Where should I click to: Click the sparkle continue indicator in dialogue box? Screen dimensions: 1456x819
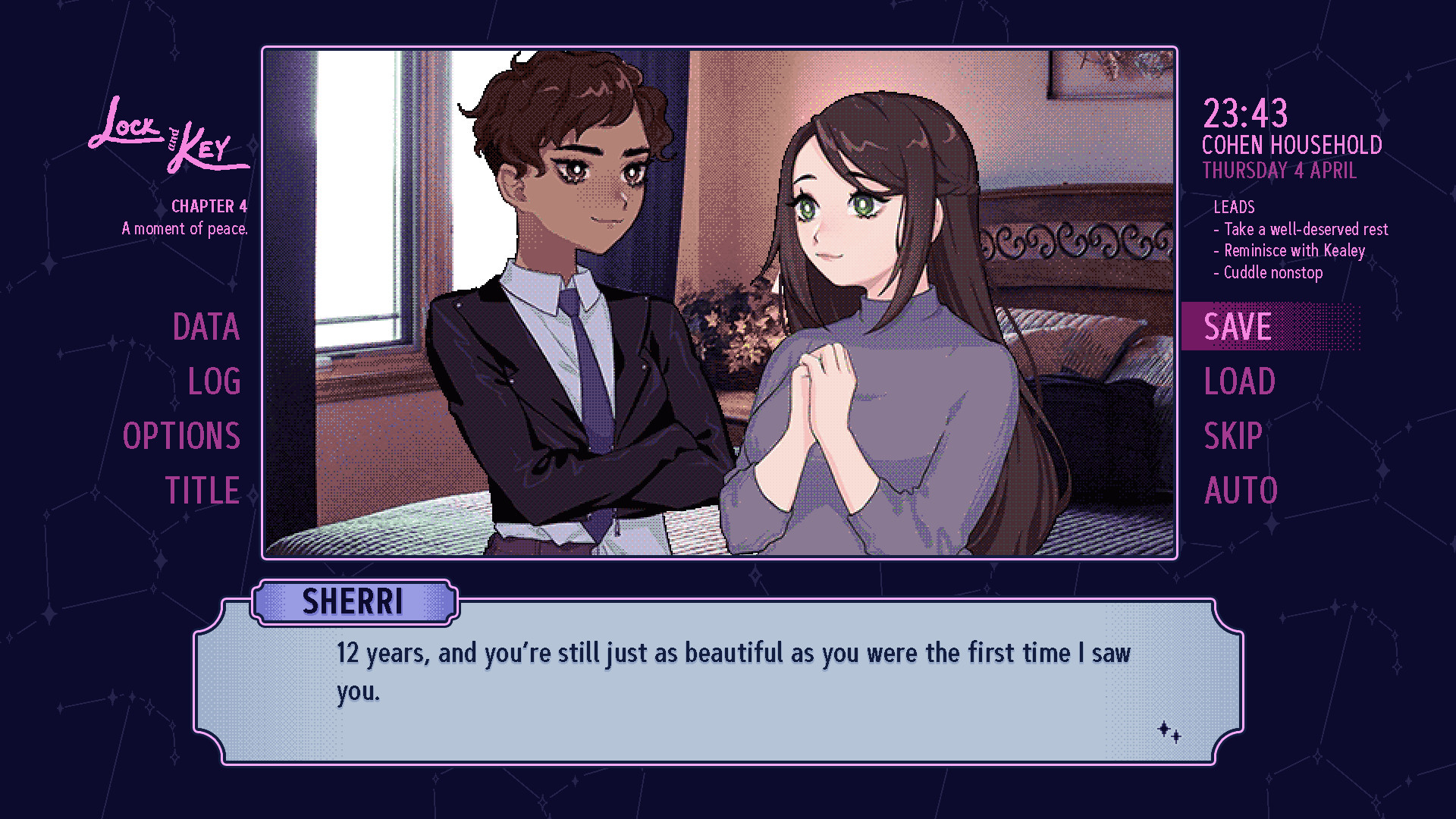coord(1170,730)
